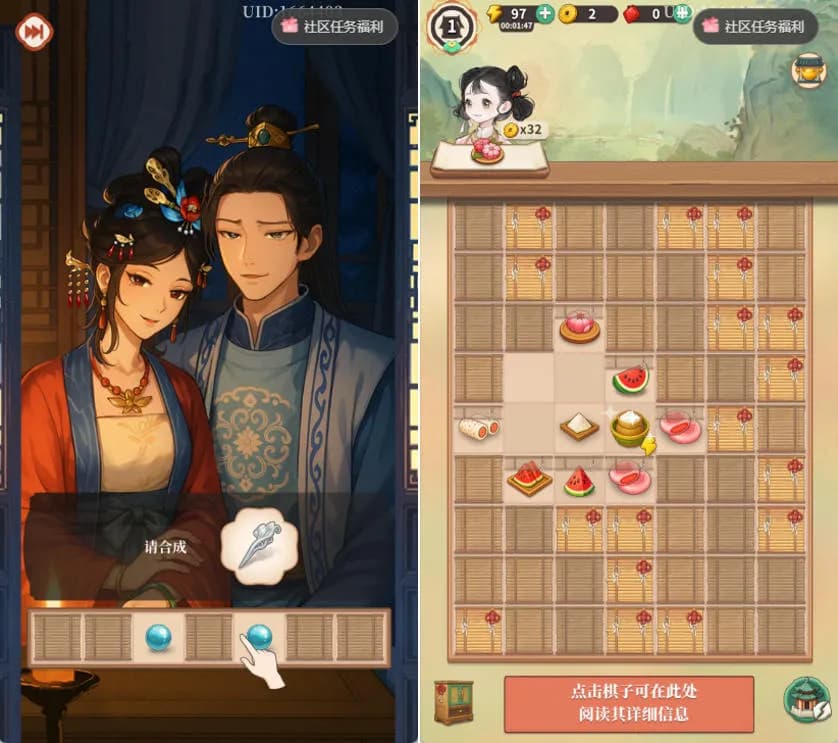Image resolution: width=838 pixels, height=743 pixels.
Task: Open the wooden cabinet storage icon
Action: (x=453, y=701)
